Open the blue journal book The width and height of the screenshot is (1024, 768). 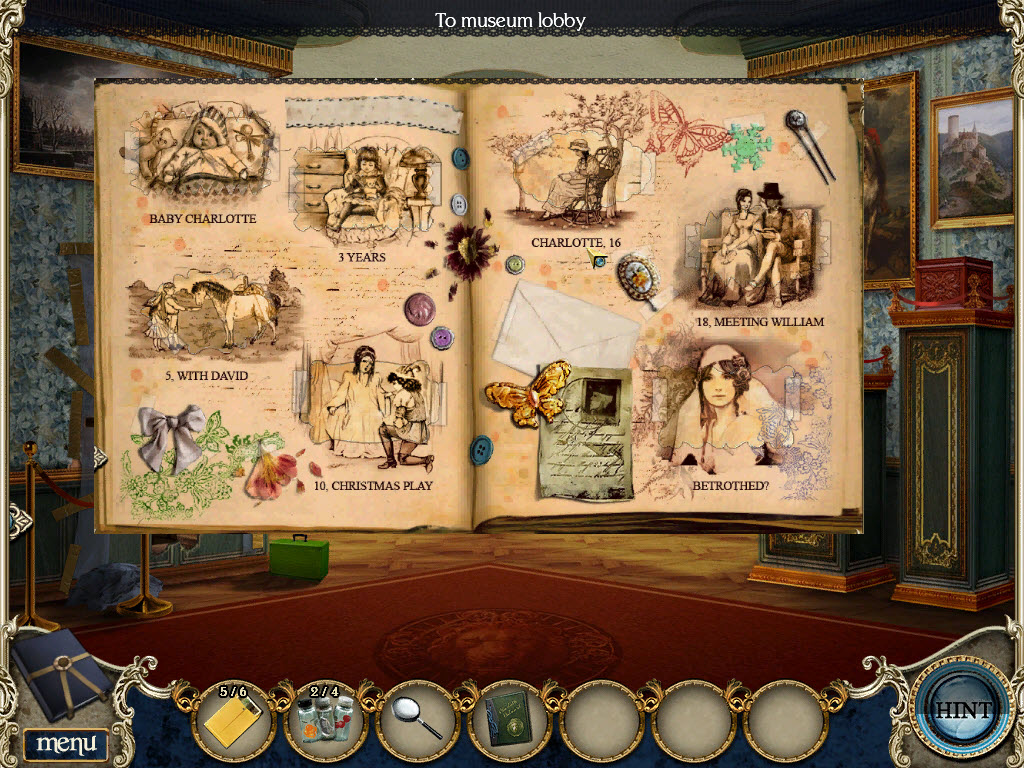coord(62,673)
